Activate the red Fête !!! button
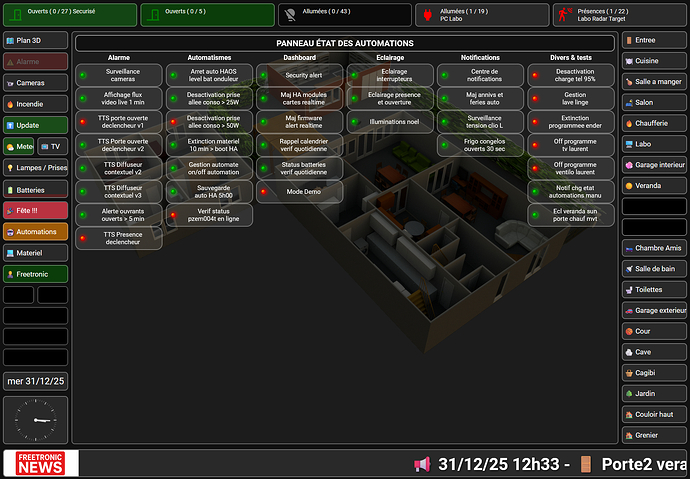 pos(36,210)
